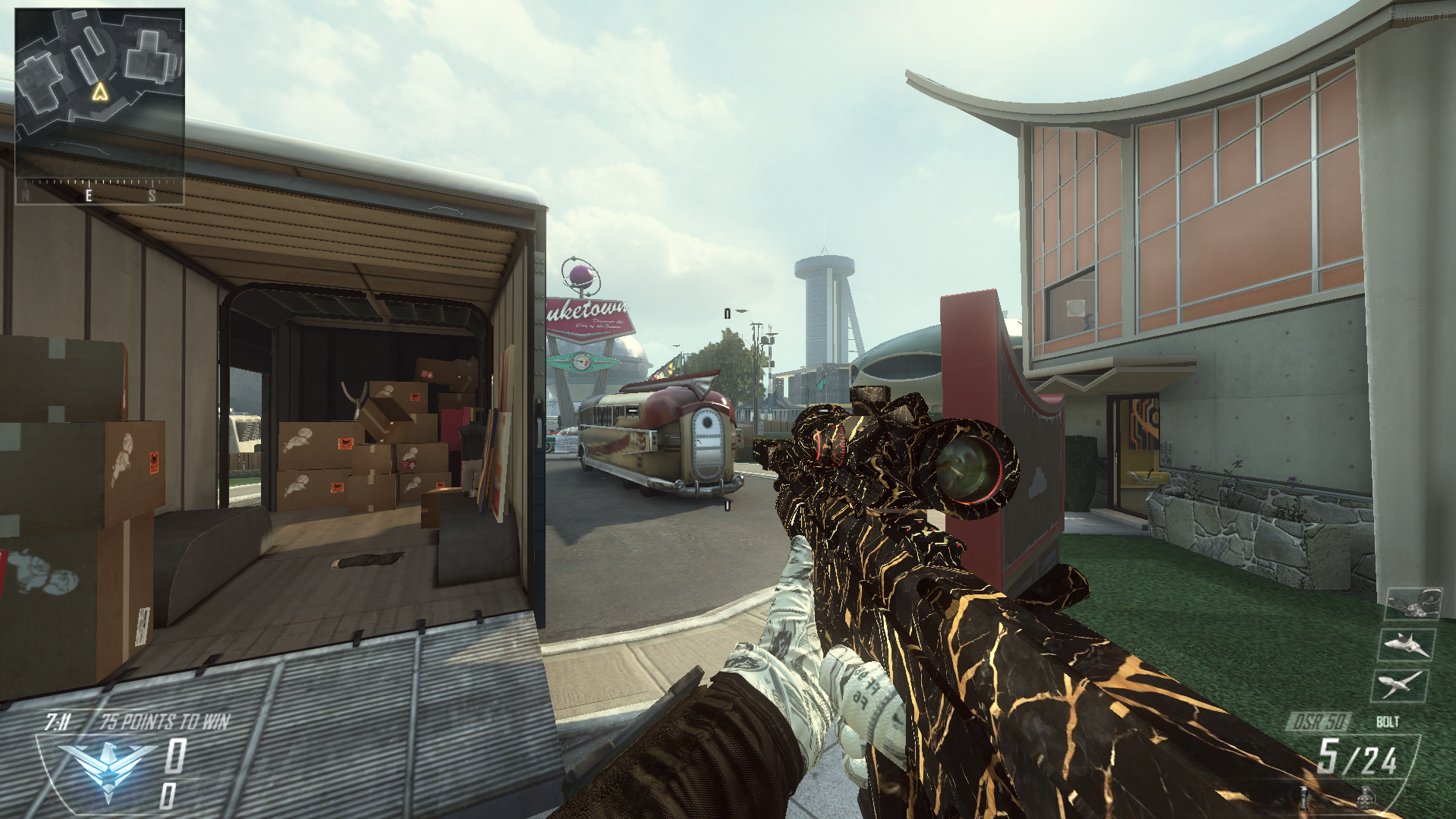
Task: Select the frag grenade equipment icon
Action: coord(1366,798)
